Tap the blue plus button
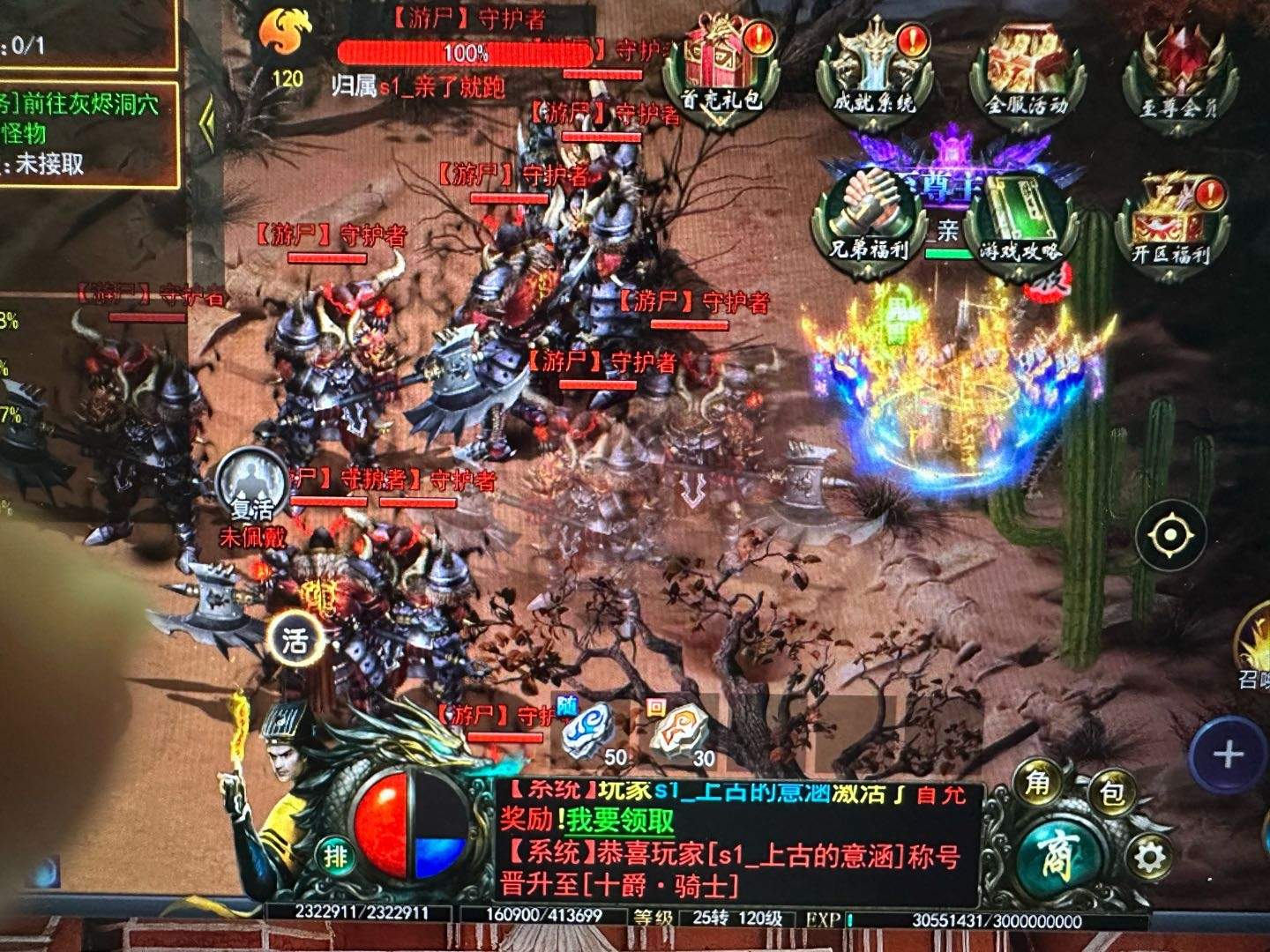1270x952 pixels. point(1227,755)
